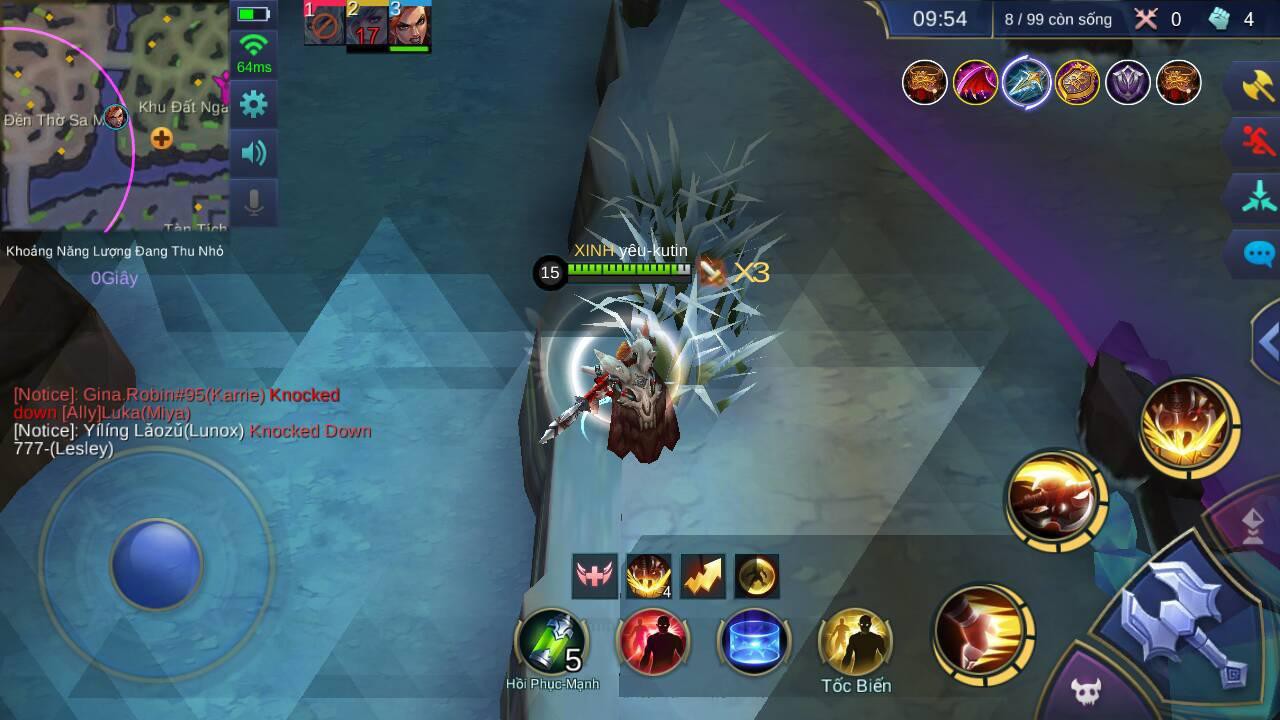Tap the blue recall button to return to base
Image resolution: width=1280 pixels, height=720 pixels.
753,640
